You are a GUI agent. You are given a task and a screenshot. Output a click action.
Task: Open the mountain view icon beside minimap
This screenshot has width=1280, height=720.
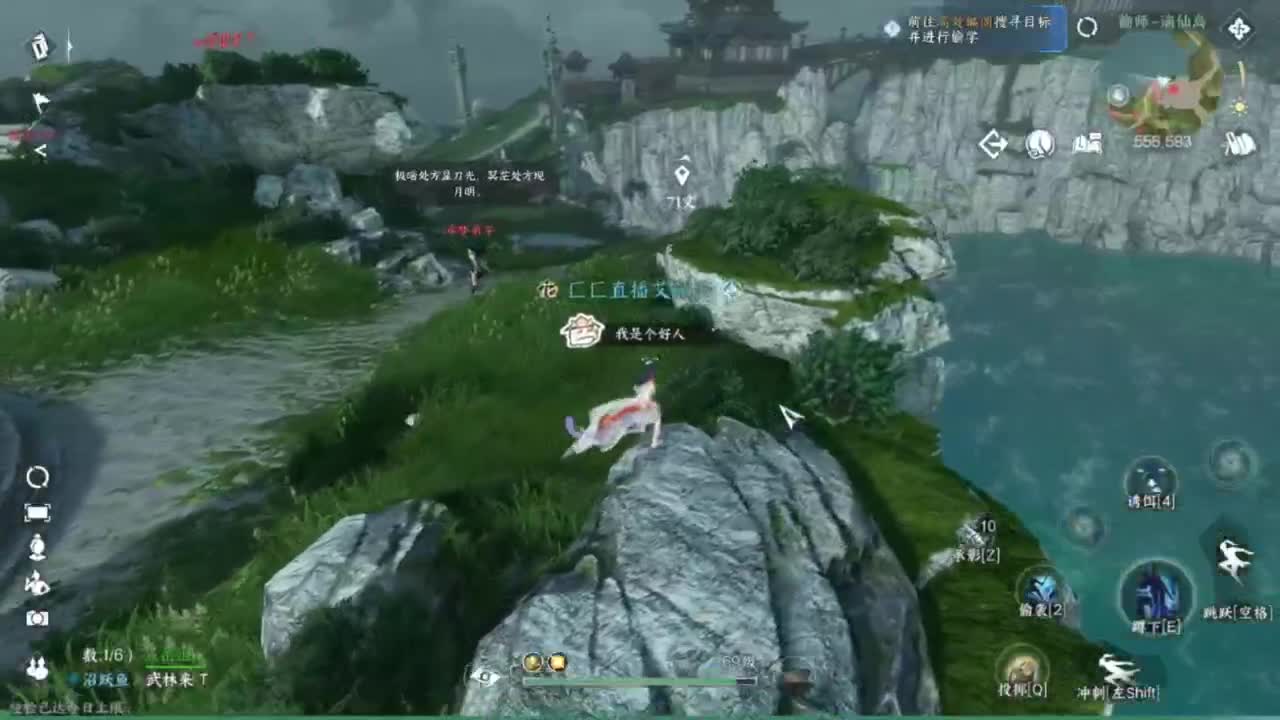pyautogui.click(x=1088, y=143)
